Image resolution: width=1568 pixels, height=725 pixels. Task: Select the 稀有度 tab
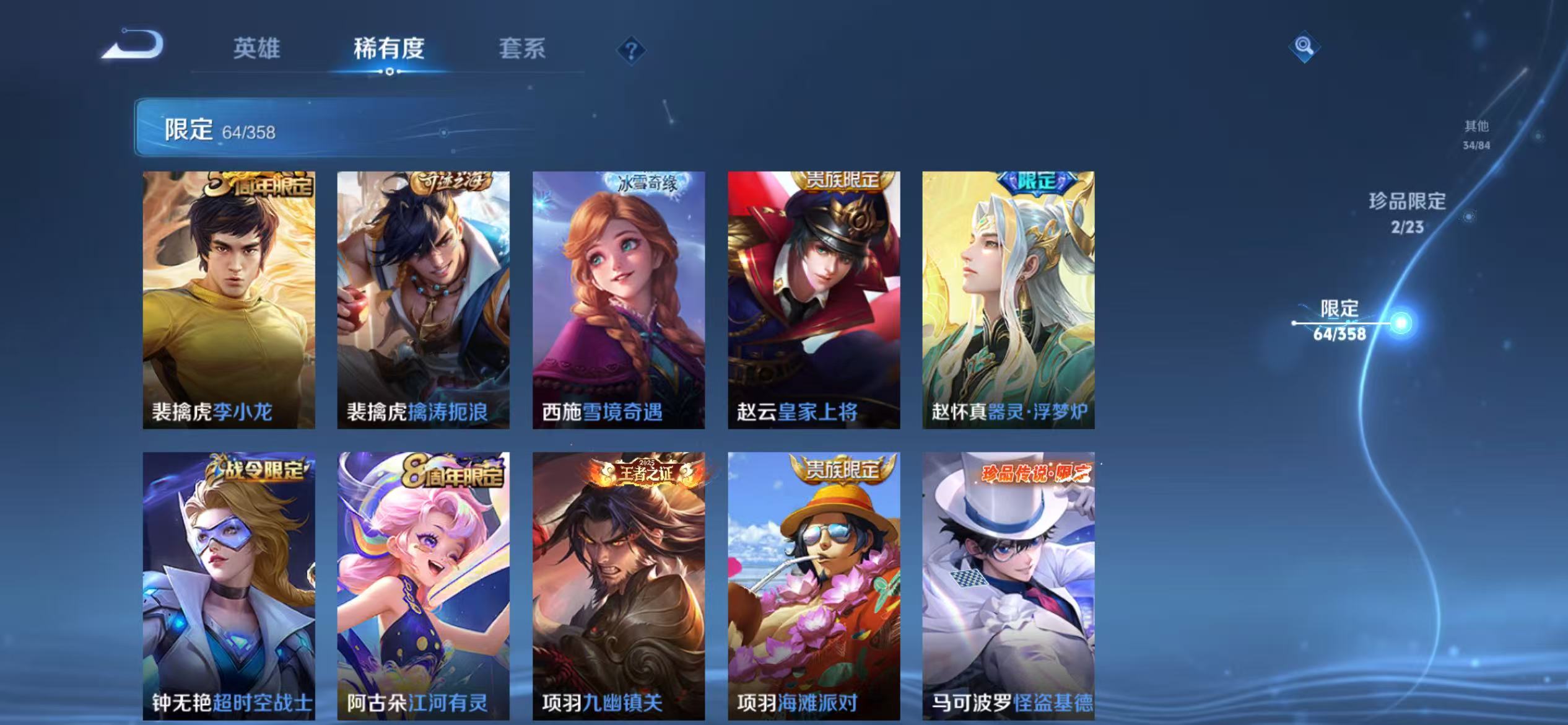pyautogui.click(x=390, y=50)
